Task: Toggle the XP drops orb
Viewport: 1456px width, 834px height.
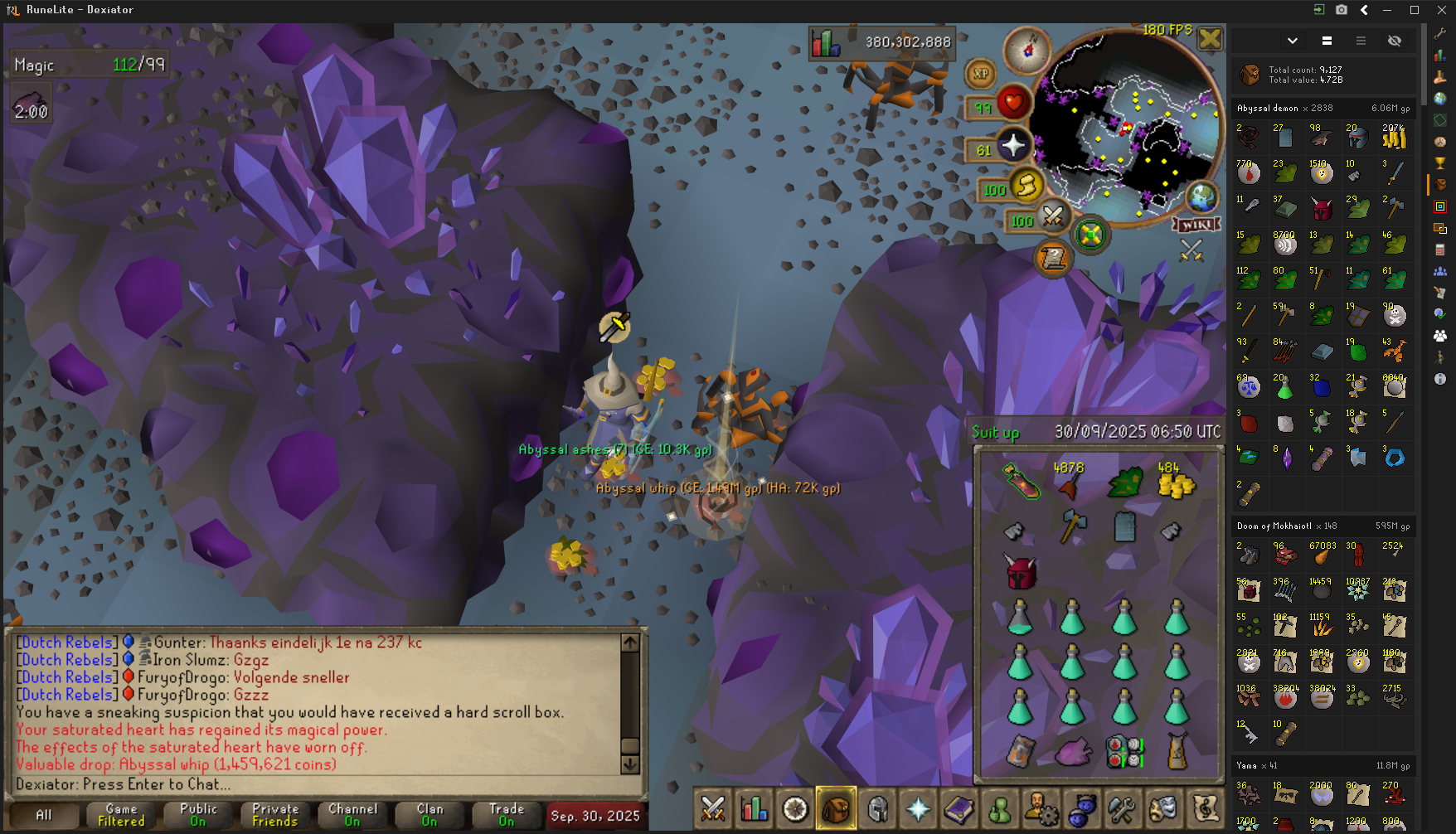Action: tap(981, 74)
